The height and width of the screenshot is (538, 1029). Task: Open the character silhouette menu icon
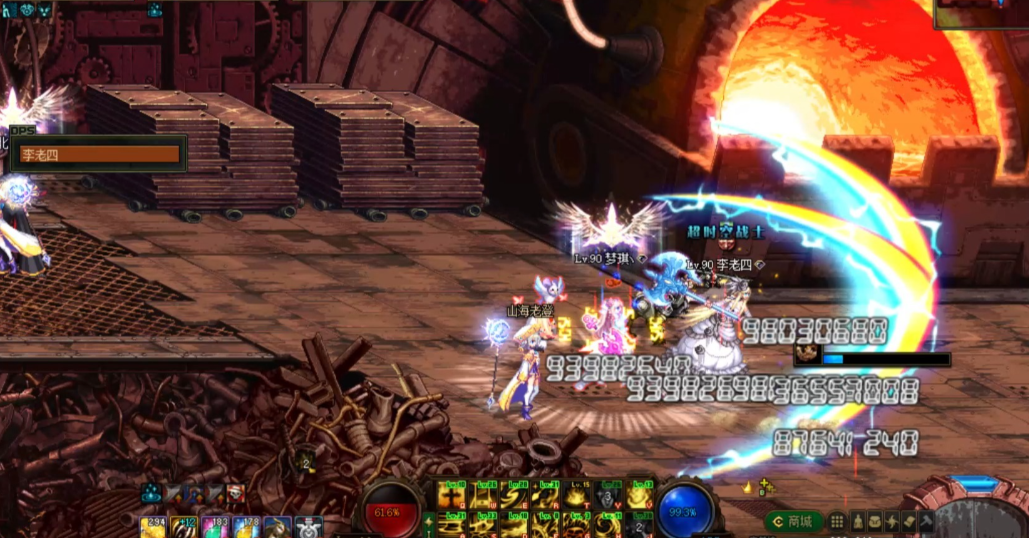click(856, 522)
